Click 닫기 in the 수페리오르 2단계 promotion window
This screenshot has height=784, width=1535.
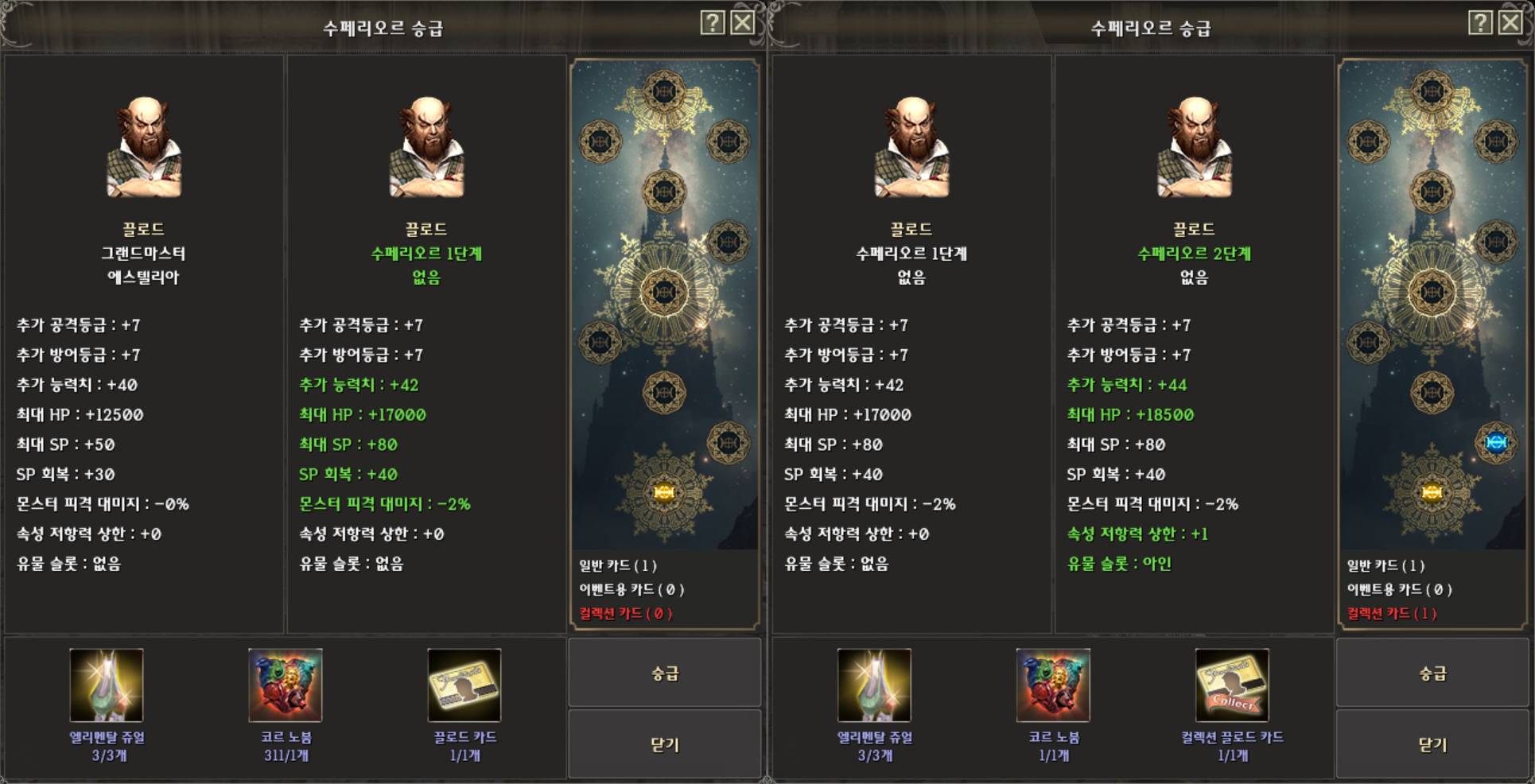click(1432, 744)
